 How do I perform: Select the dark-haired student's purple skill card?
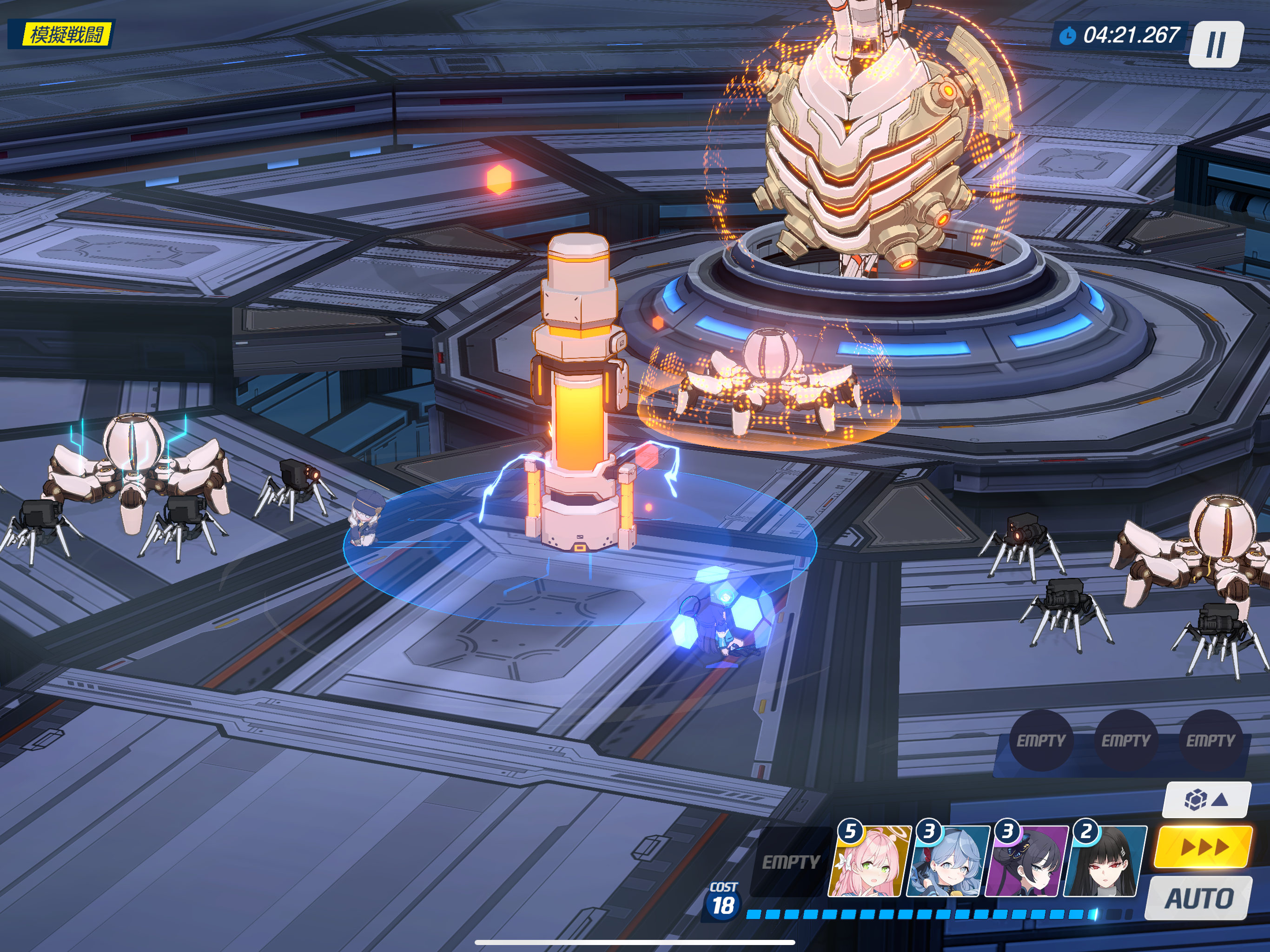(1025, 862)
